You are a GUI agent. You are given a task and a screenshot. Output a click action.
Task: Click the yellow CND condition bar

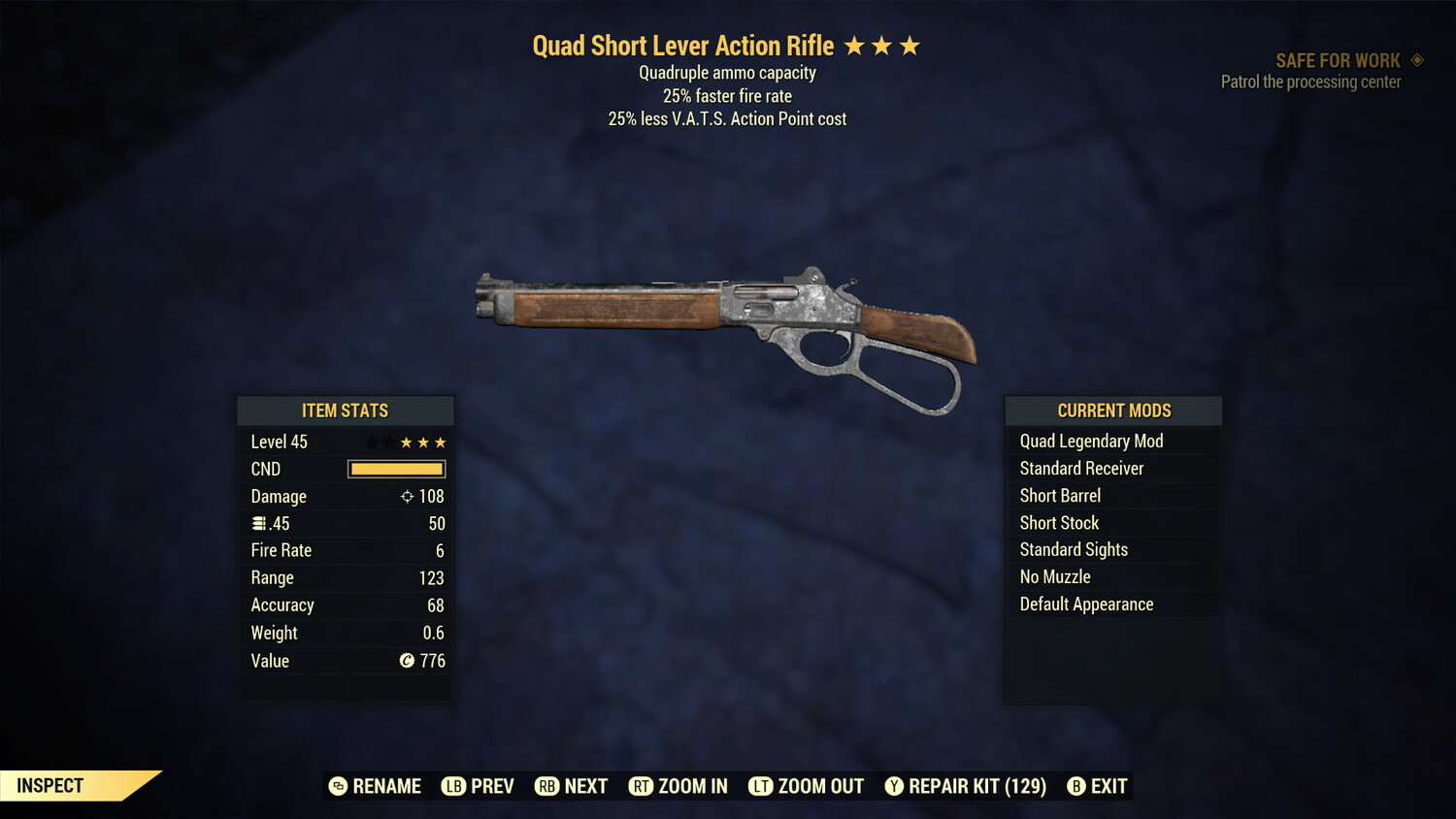pyautogui.click(x=395, y=469)
